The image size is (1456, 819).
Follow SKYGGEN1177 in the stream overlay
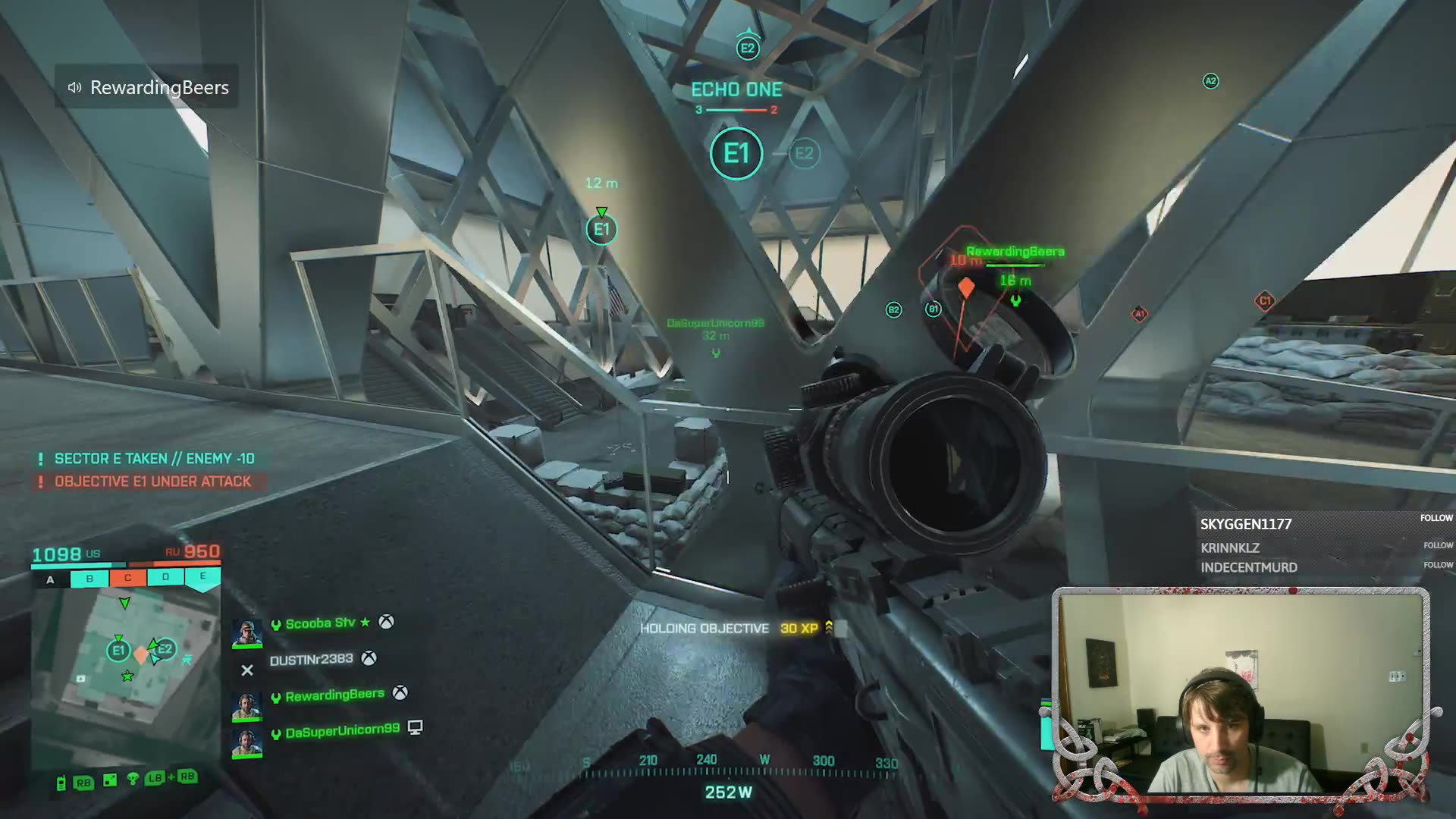(x=1436, y=518)
